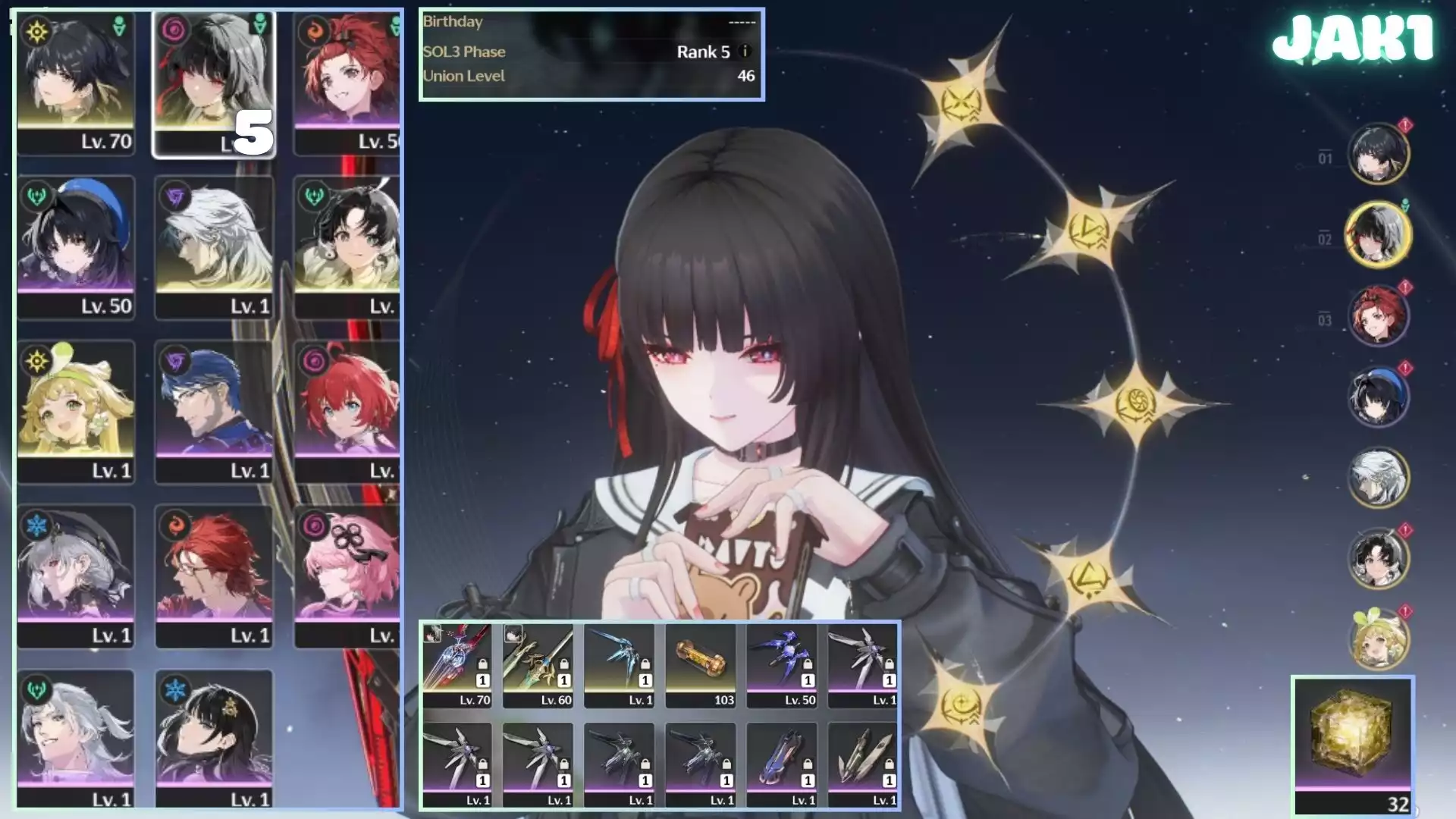Select the Lv. 70 red sword slot
This screenshot has height=819, width=1456.
[x=457, y=665]
